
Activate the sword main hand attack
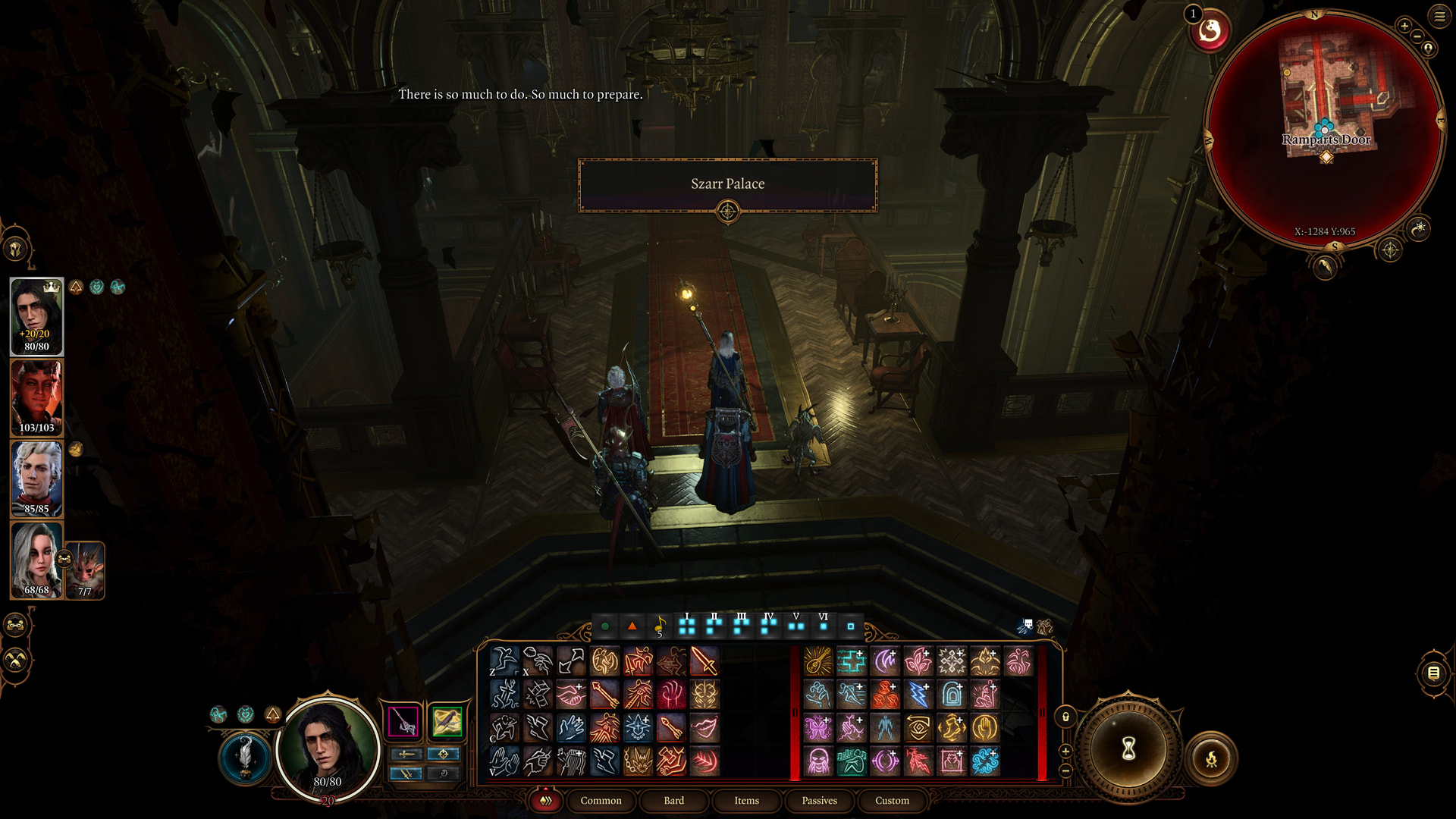704,661
